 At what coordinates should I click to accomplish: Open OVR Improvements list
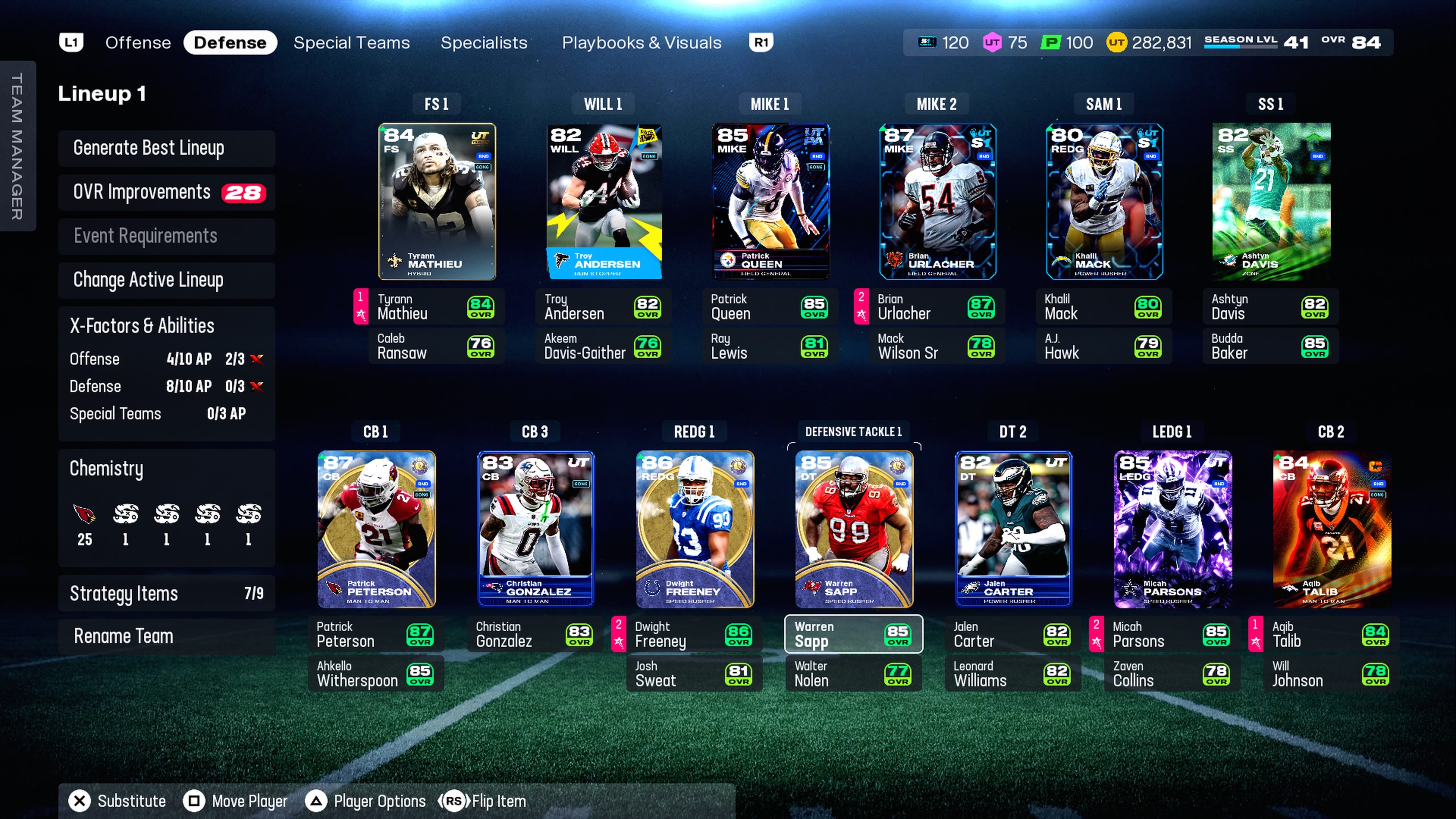(x=166, y=192)
